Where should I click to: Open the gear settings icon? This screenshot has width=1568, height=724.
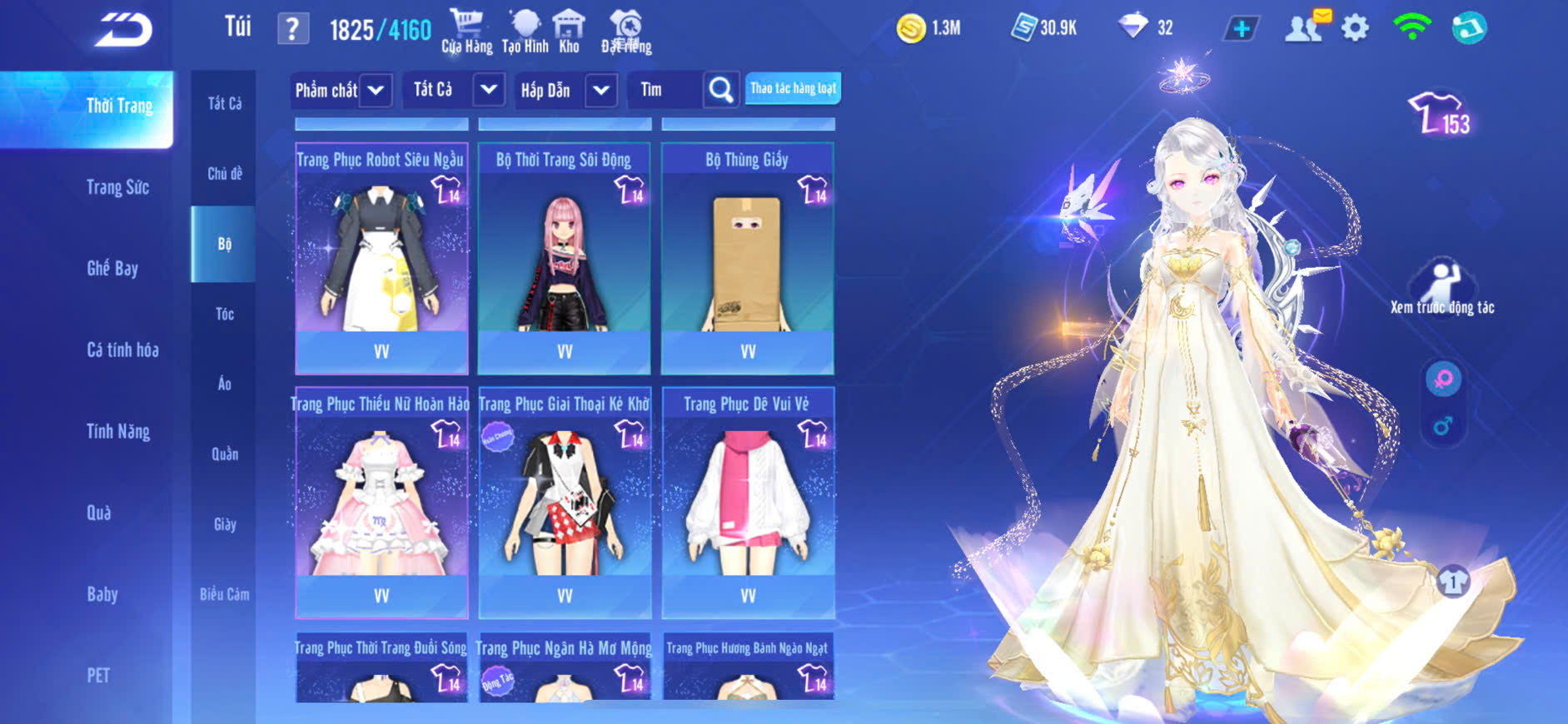click(x=1355, y=28)
